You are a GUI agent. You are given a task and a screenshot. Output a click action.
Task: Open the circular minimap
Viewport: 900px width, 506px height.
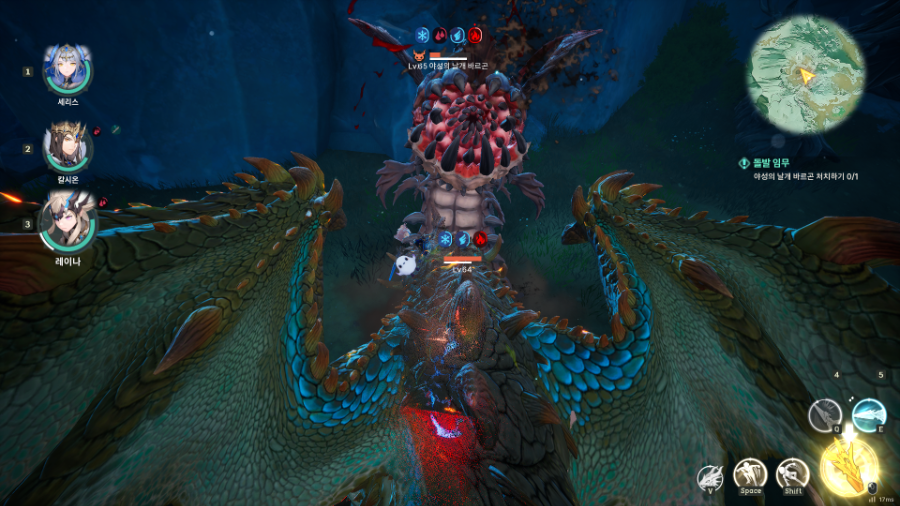(806, 75)
